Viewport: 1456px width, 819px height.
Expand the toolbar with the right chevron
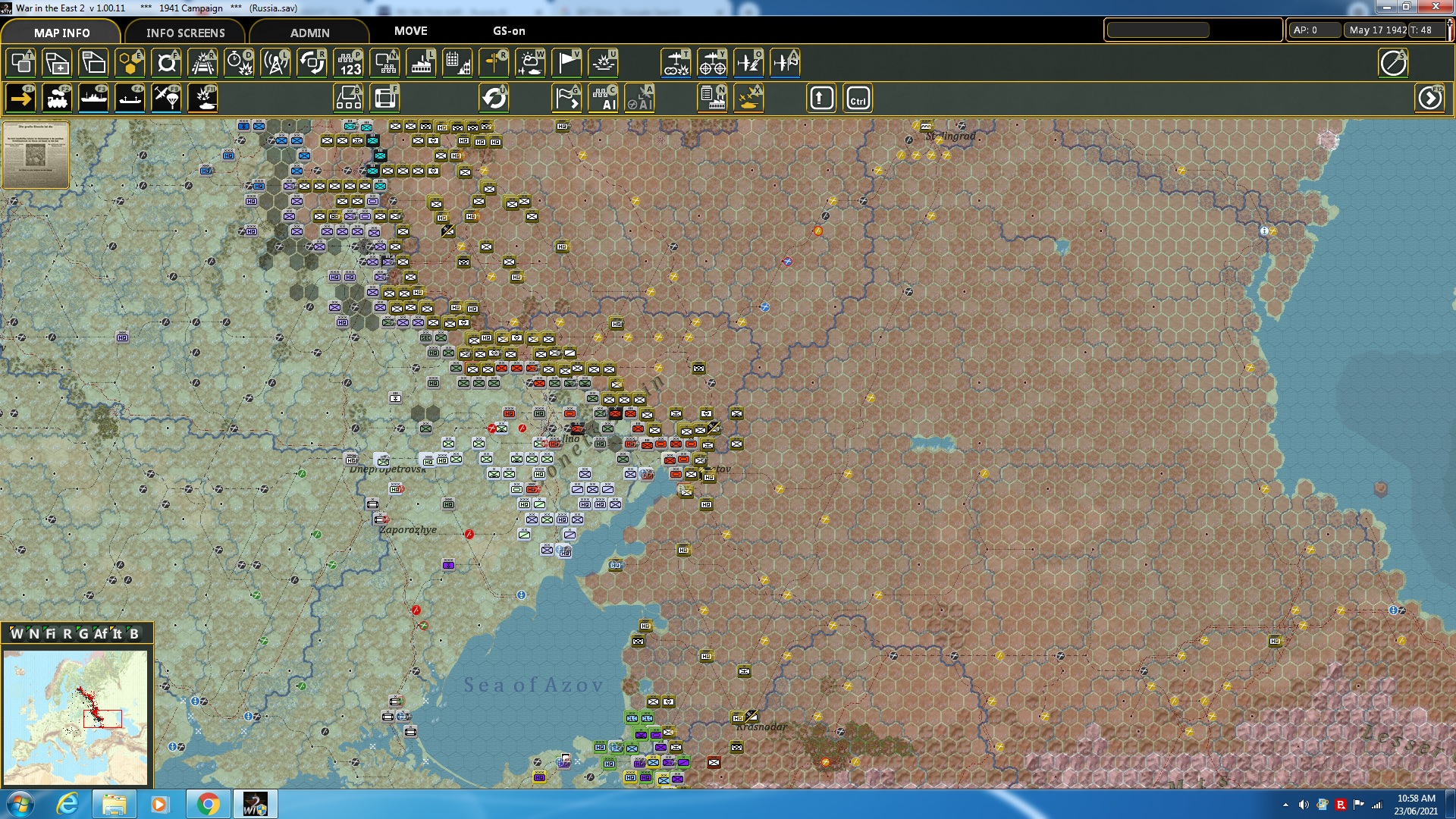click(1430, 98)
